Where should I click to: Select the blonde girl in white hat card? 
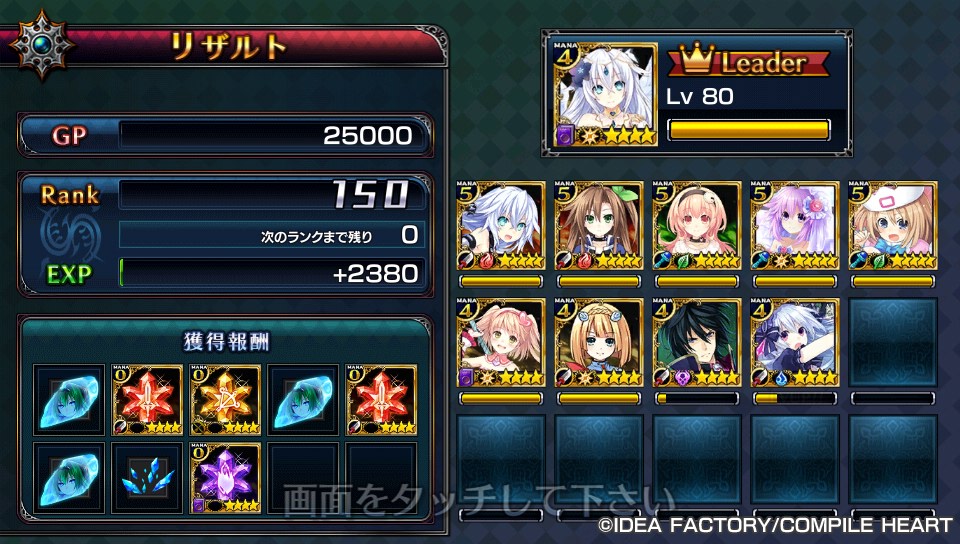[x=893, y=226]
